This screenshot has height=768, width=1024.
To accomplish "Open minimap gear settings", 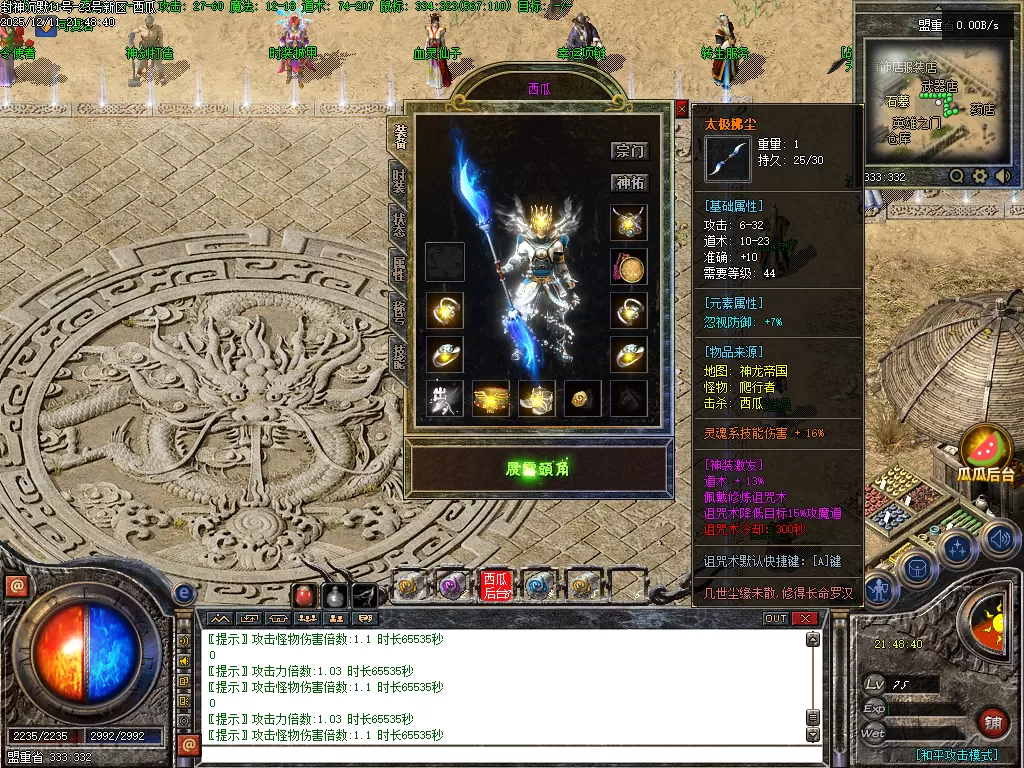I will coord(979,176).
